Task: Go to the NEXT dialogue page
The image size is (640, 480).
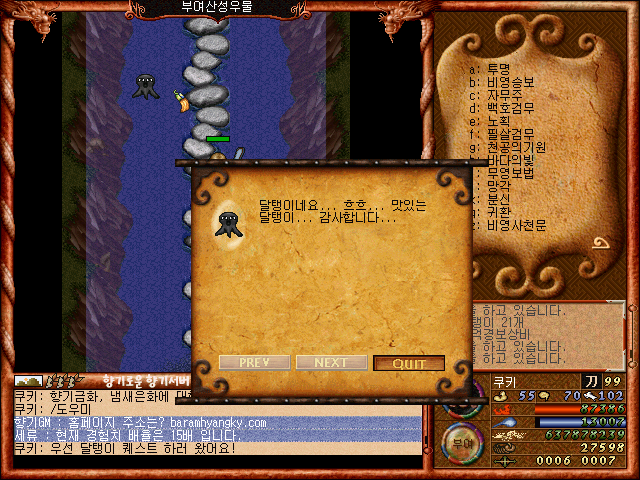Action: pyautogui.click(x=331, y=363)
